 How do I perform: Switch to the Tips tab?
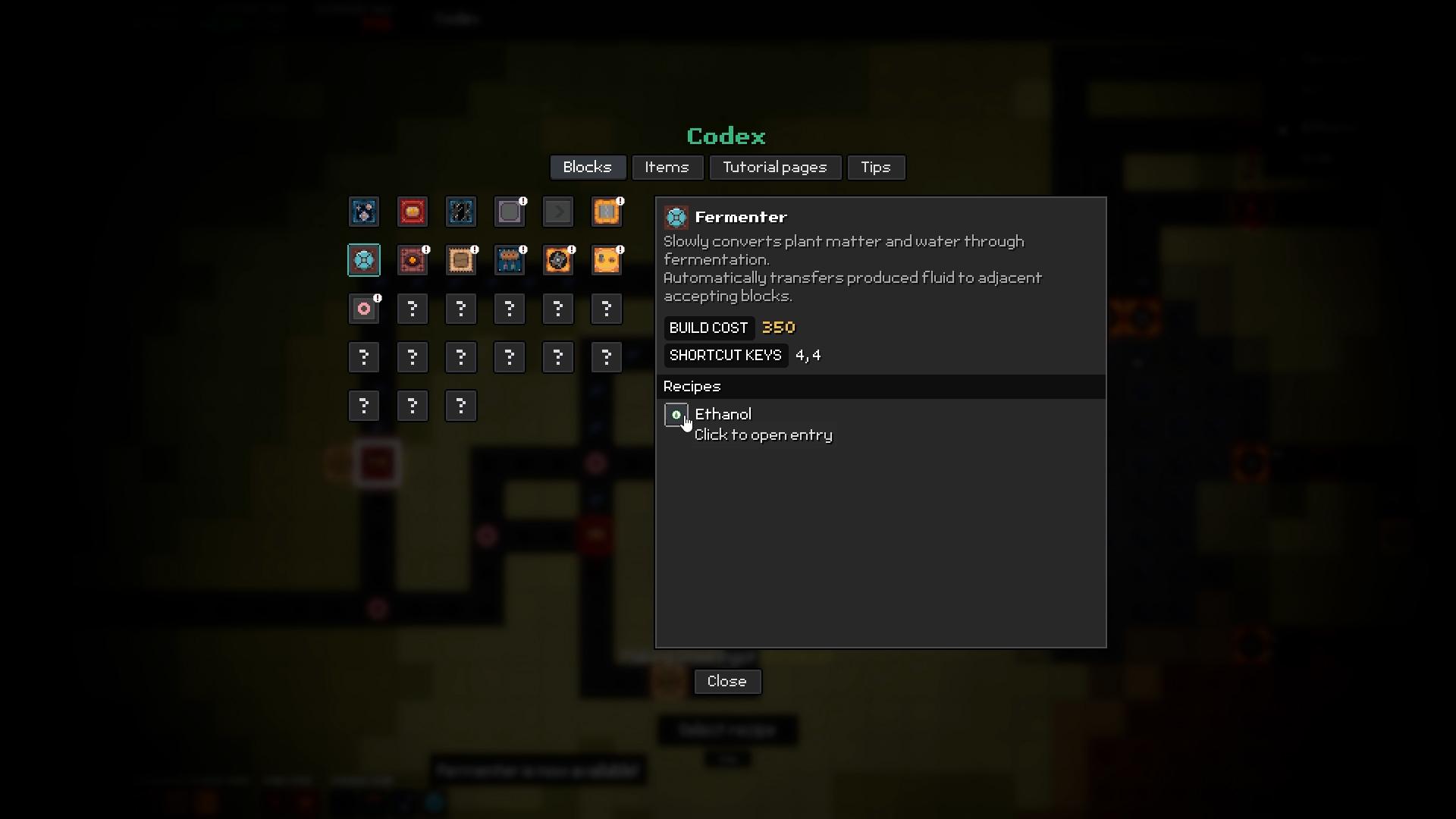[x=876, y=168]
